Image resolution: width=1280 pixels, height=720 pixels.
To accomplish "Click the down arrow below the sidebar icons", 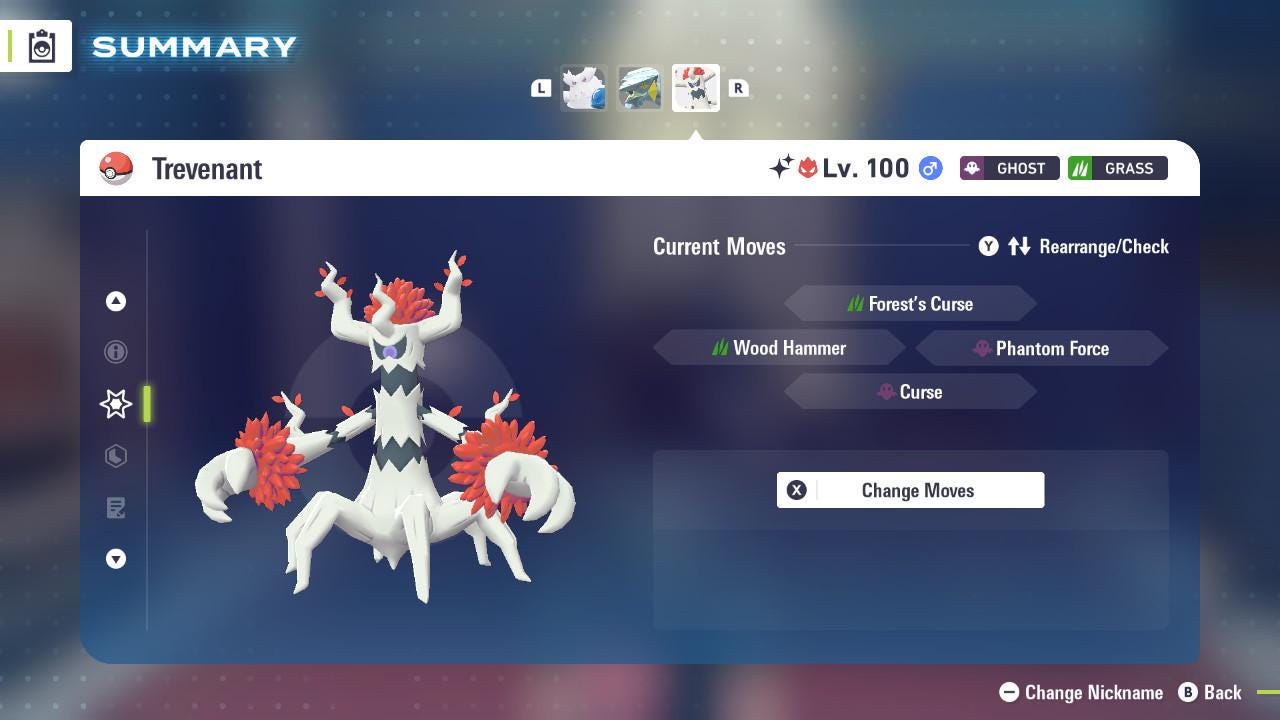I will (x=116, y=559).
